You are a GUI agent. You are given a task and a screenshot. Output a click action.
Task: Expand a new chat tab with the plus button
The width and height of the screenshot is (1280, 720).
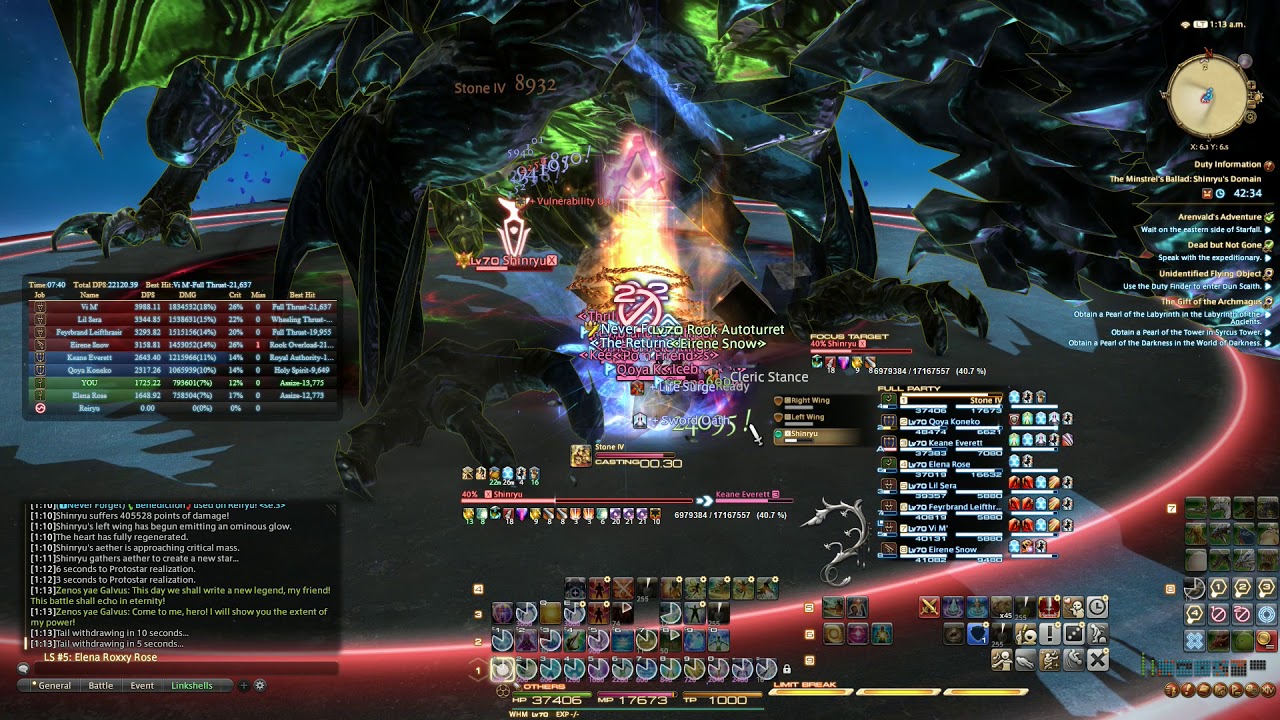(x=244, y=686)
